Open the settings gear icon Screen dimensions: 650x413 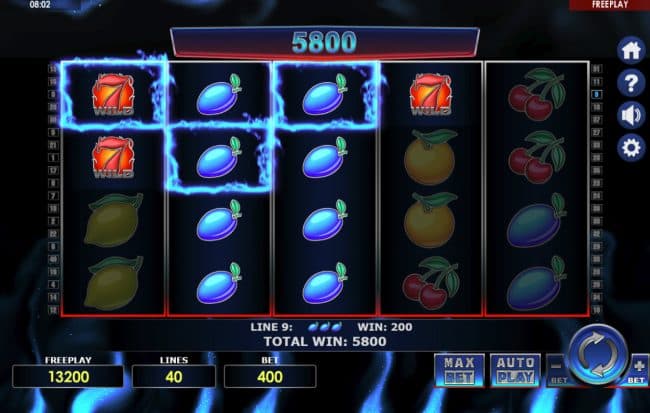(631, 148)
